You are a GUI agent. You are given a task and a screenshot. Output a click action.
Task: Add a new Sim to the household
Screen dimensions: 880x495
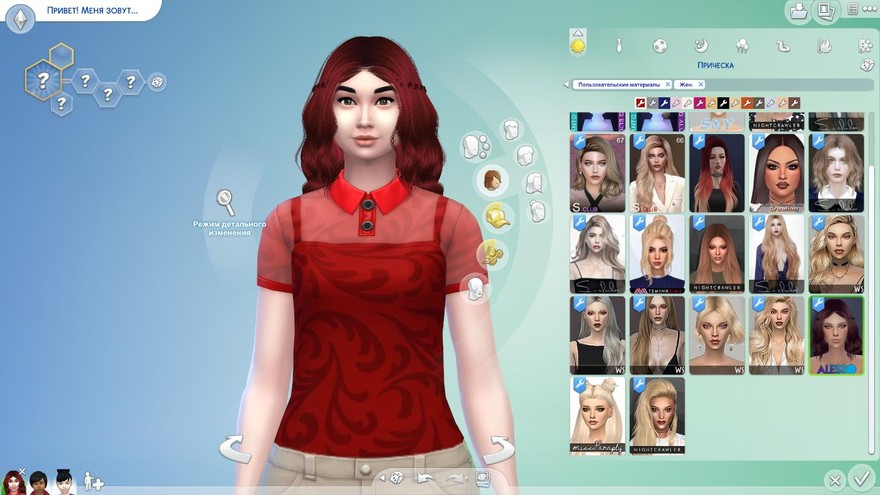tap(93, 482)
